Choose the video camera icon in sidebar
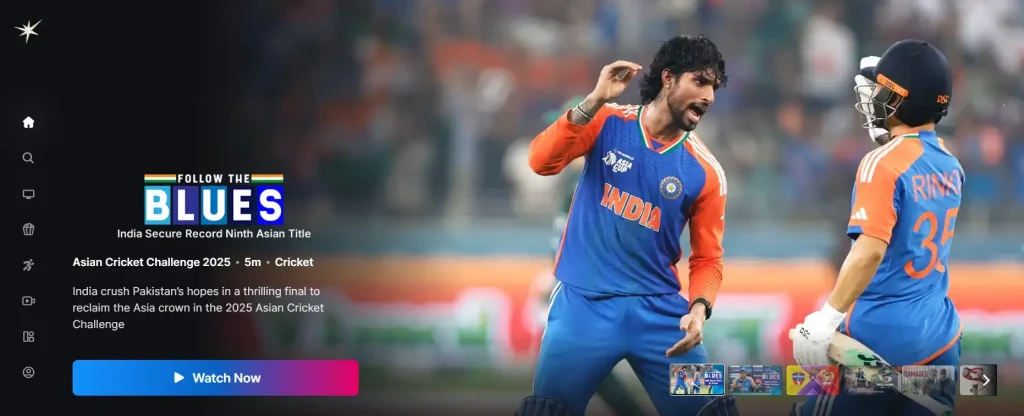This screenshot has height=416, width=1024. pos(28,301)
